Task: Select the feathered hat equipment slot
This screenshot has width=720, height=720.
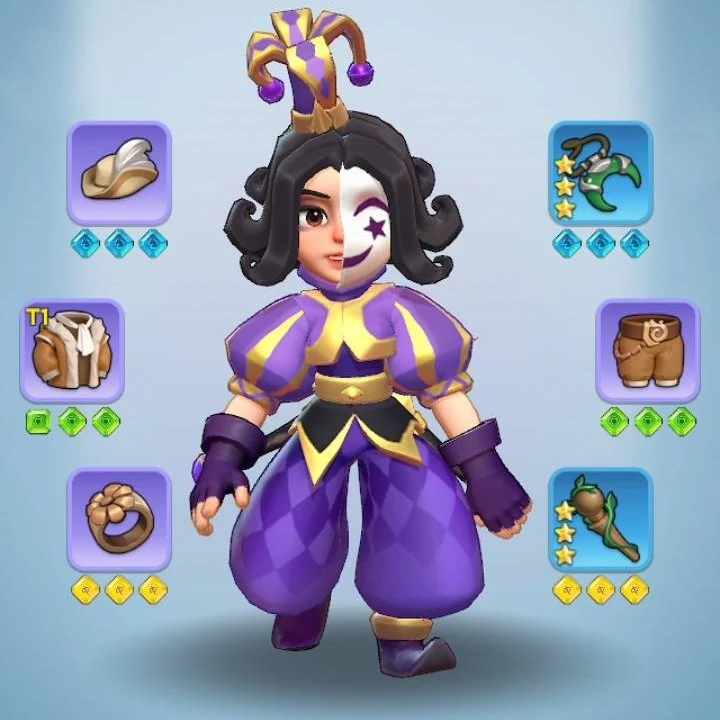Action: (119, 173)
